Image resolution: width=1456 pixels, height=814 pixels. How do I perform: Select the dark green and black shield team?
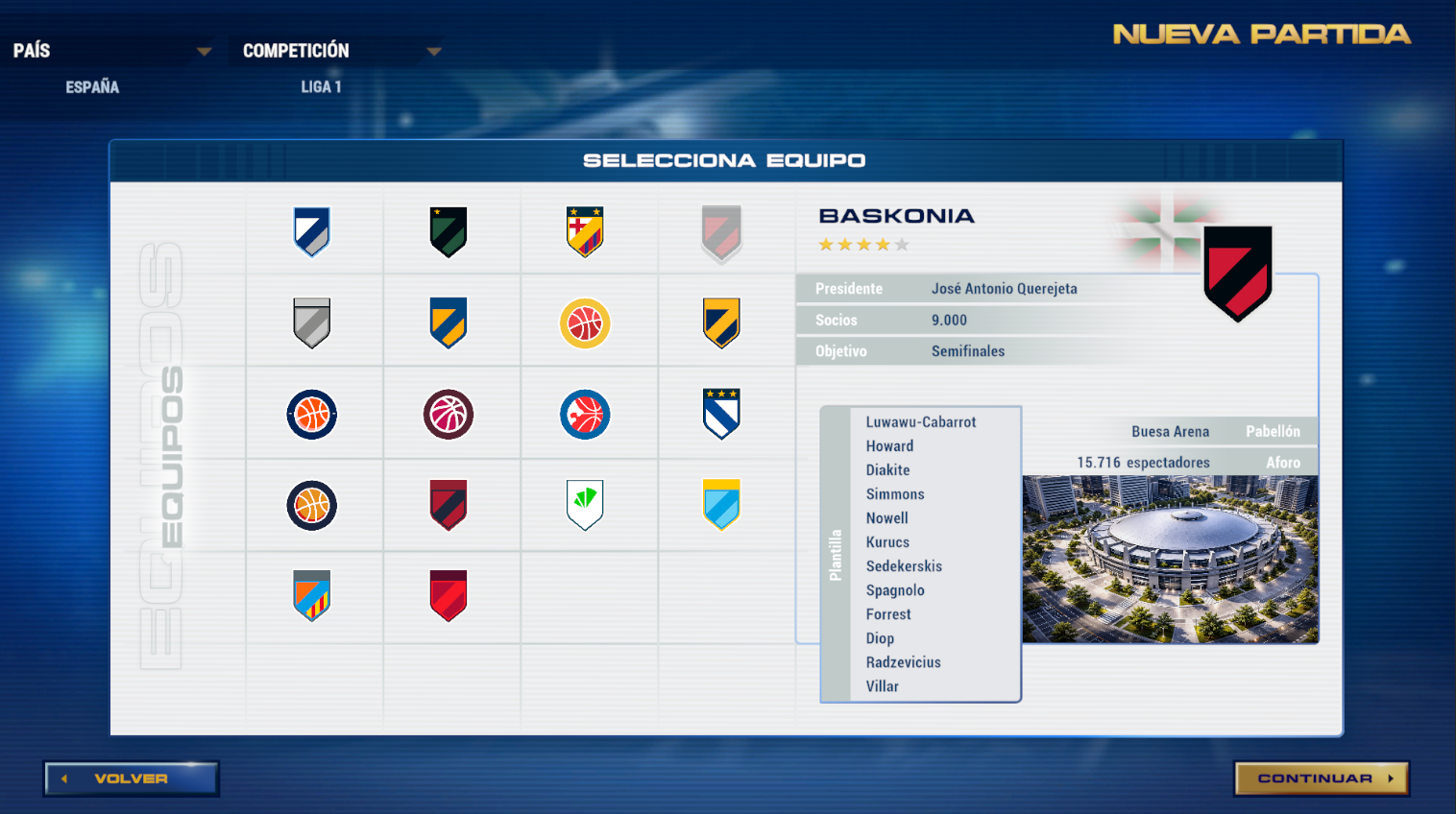(x=449, y=232)
